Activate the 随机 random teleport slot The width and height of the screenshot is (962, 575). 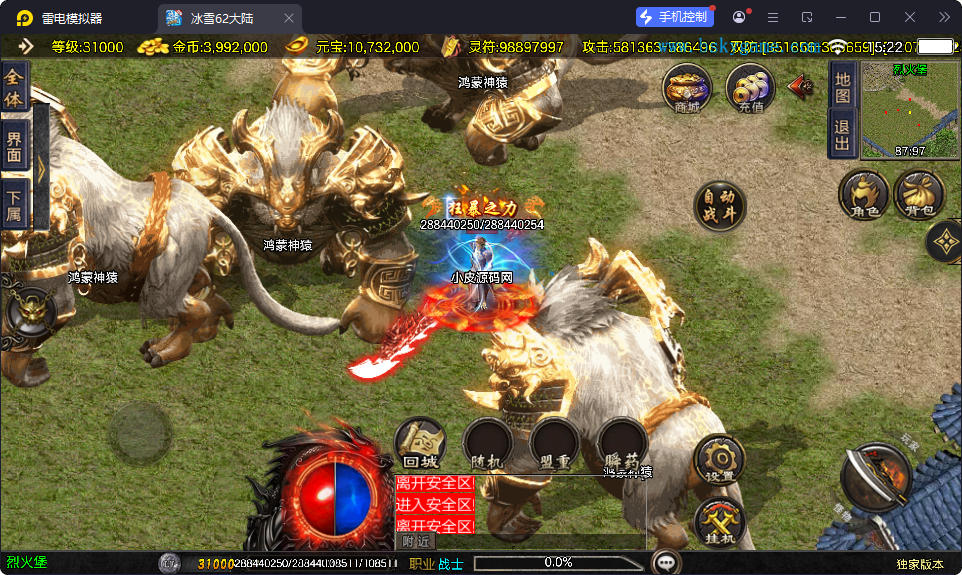[x=487, y=443]
